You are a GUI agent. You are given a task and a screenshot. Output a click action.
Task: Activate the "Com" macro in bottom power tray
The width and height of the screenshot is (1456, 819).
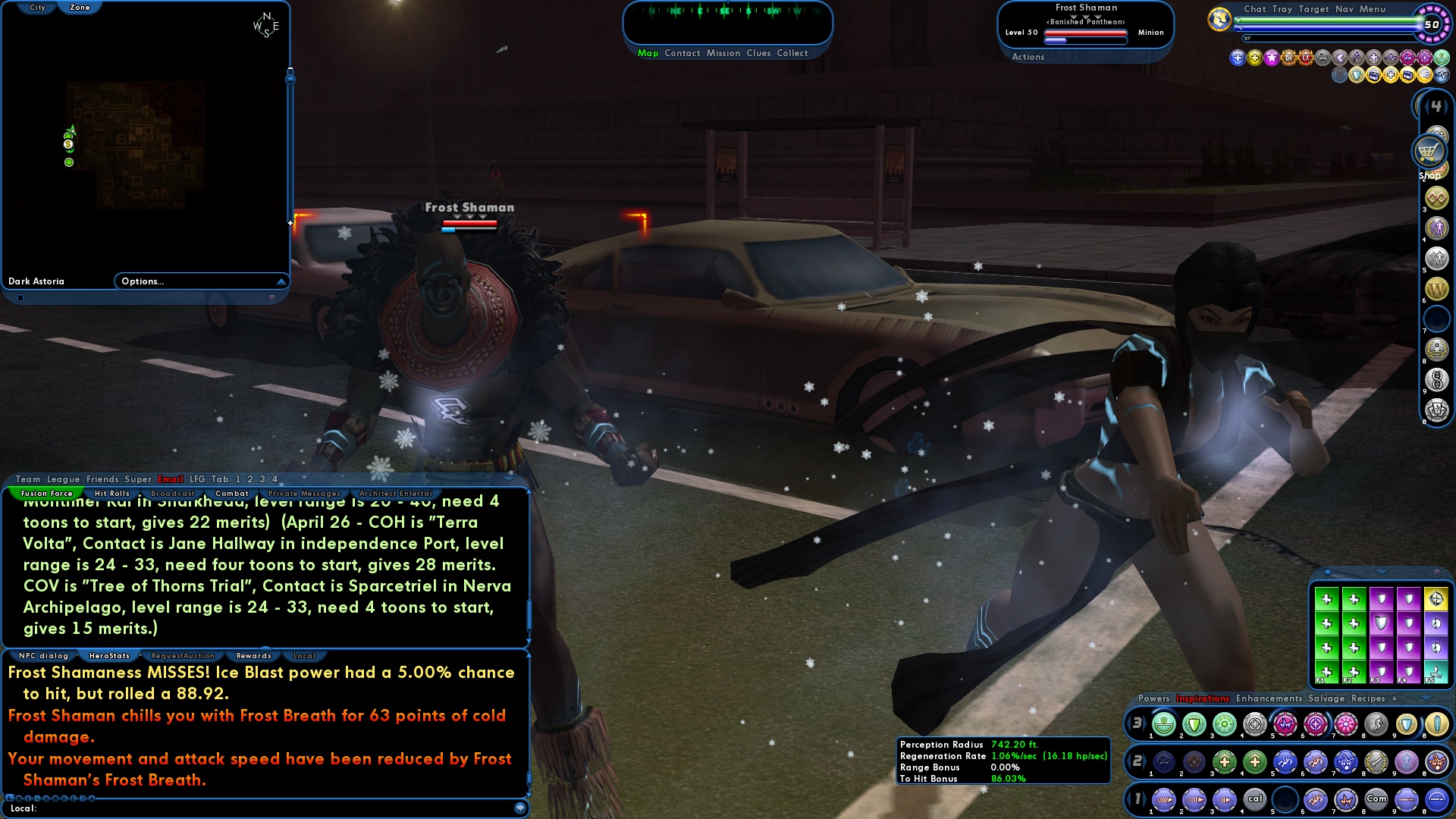tap(1377, 799)
